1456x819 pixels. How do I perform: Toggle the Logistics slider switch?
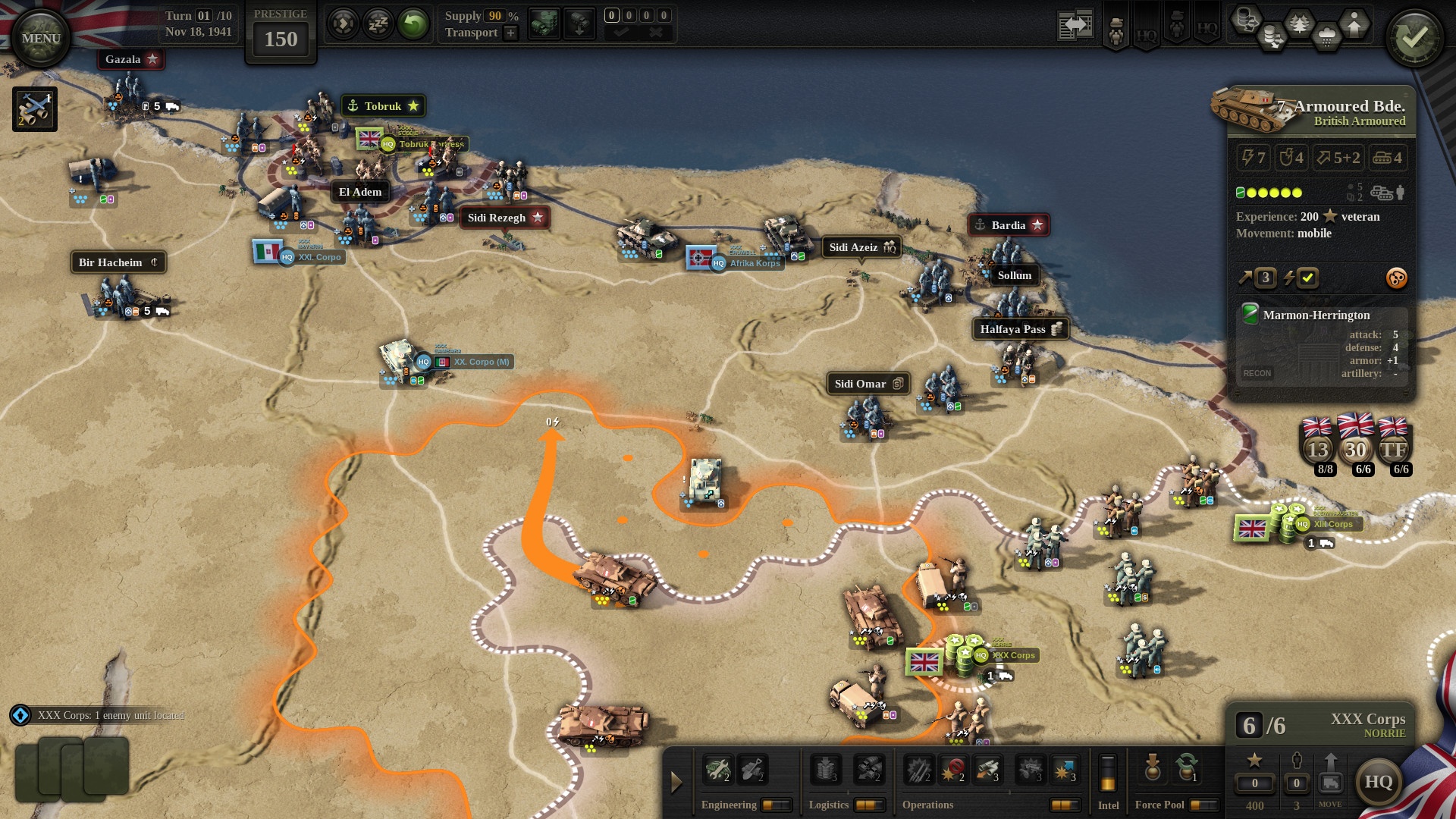(x=871, y=805)
